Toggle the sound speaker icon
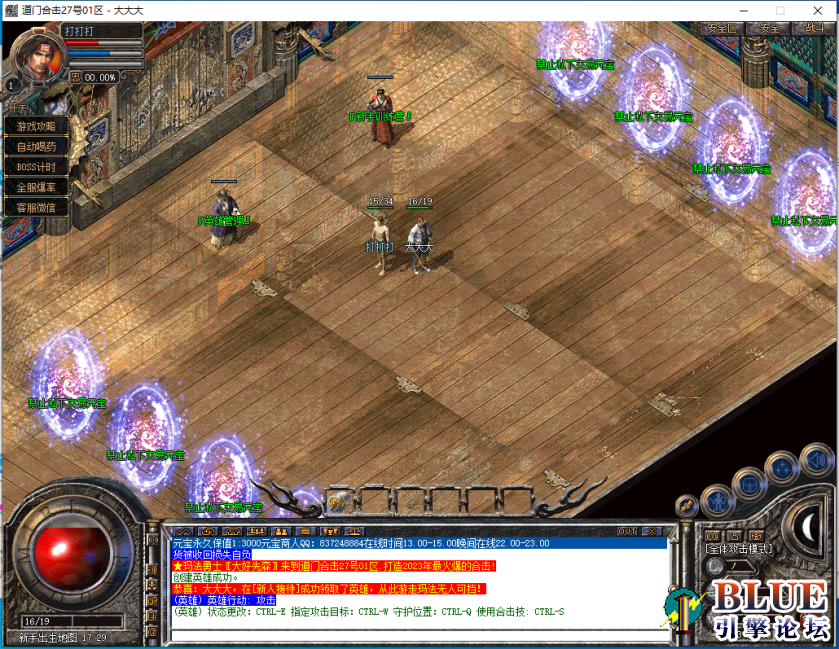839x649 pixels. [816, 459]
